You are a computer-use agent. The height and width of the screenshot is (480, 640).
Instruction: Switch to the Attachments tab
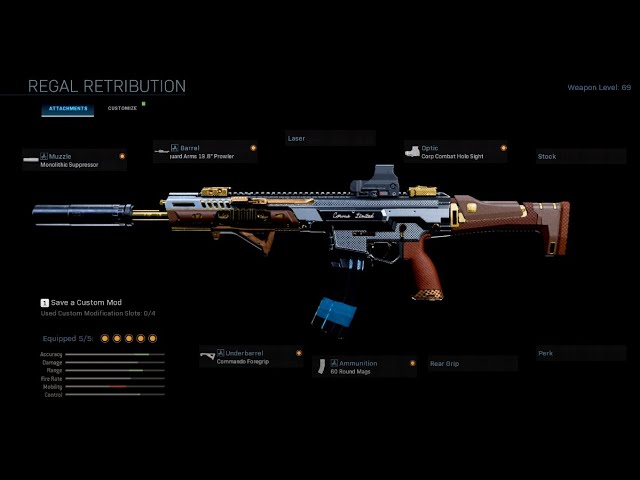pyautogui.click(x=69, y=108)
